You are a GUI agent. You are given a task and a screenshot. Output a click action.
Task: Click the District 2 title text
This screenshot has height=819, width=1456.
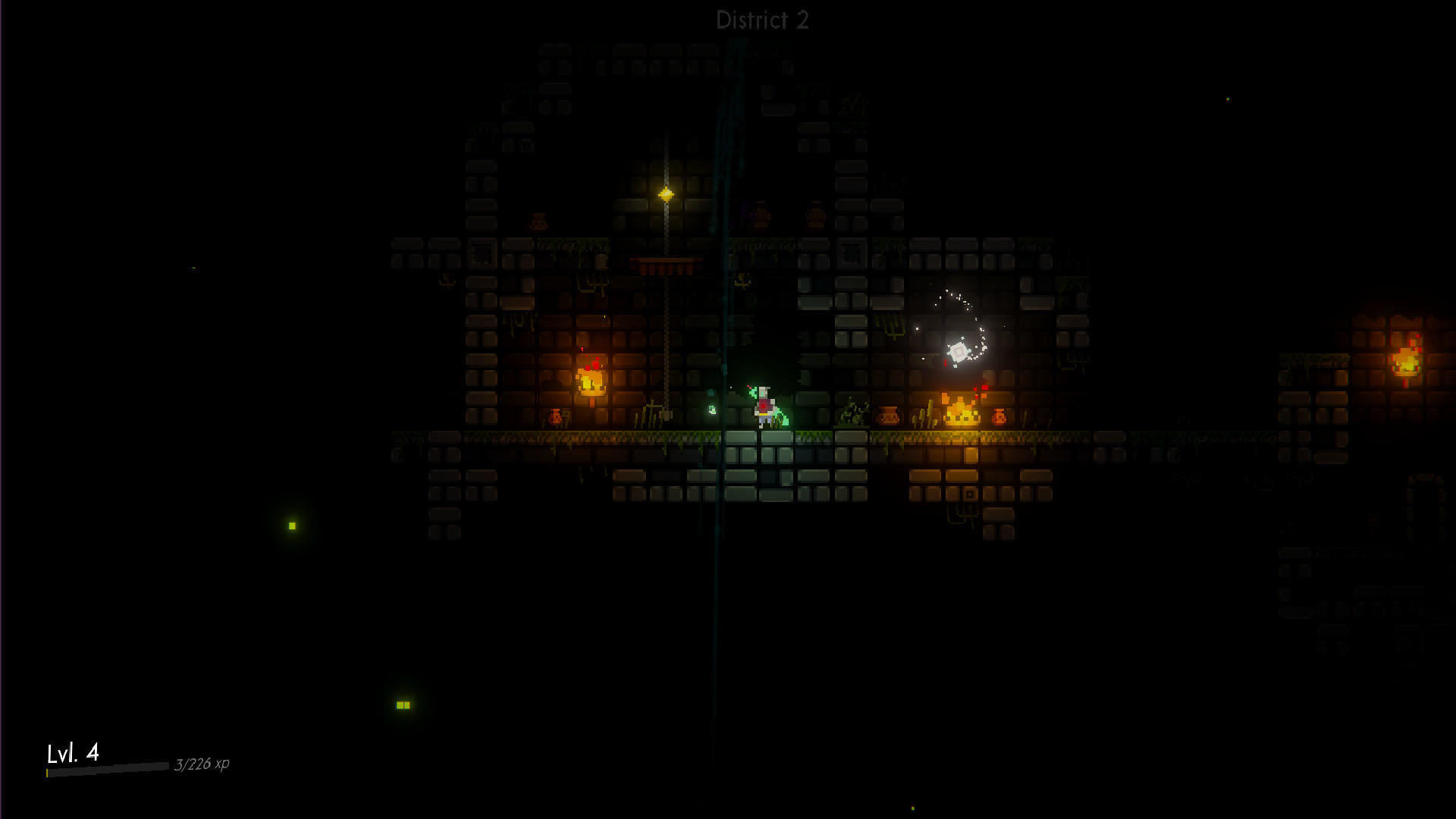coord(761,20)
